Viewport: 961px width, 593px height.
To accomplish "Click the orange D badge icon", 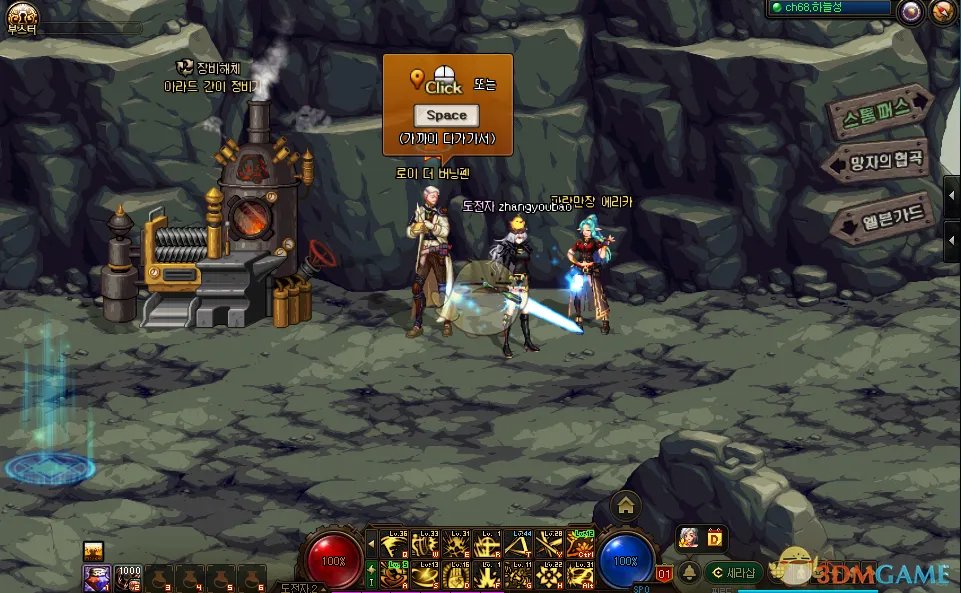I will click(x=715, y=539).
